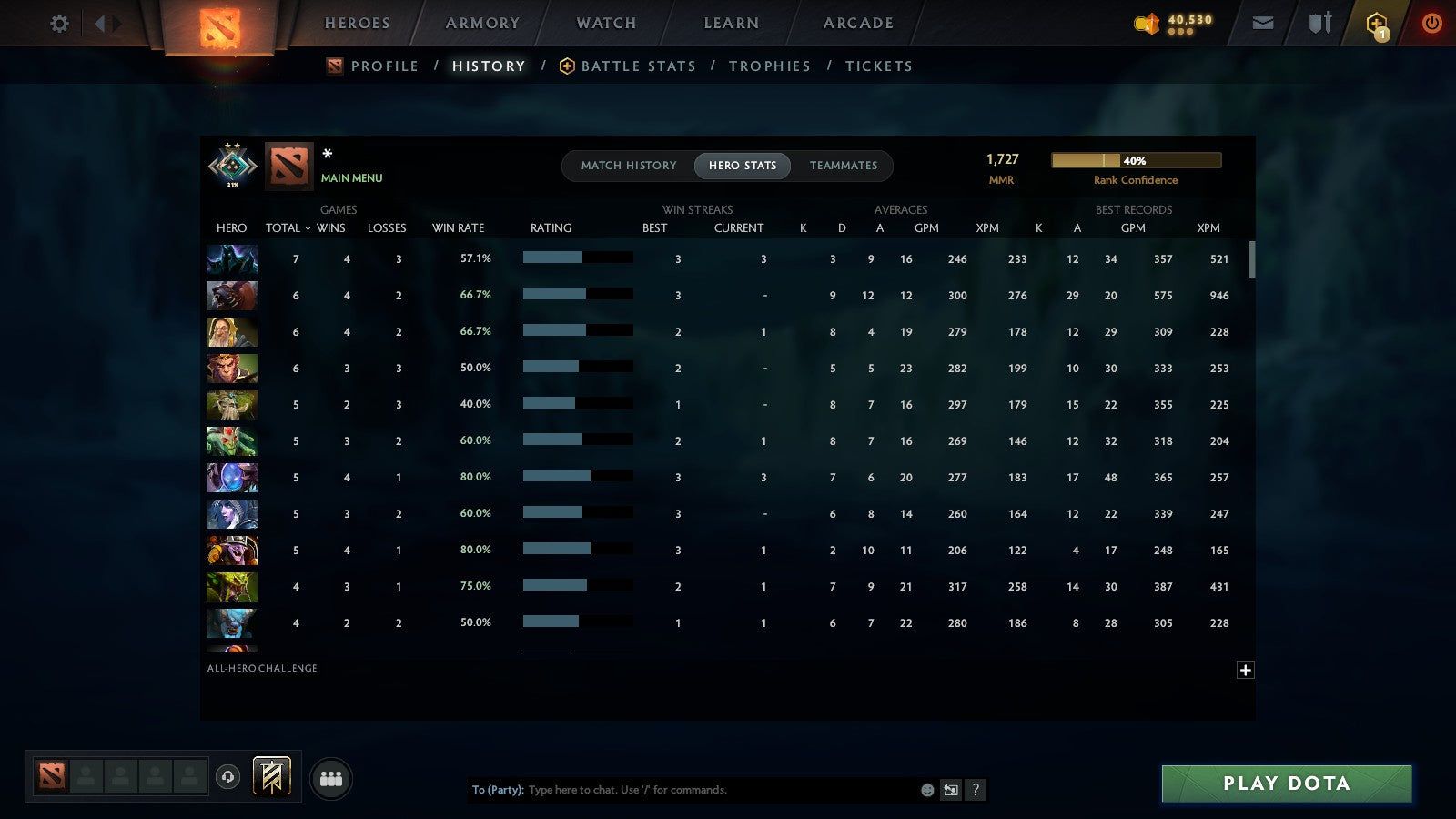Switch to the MATCH HISTORY tab

coord(630,166)
